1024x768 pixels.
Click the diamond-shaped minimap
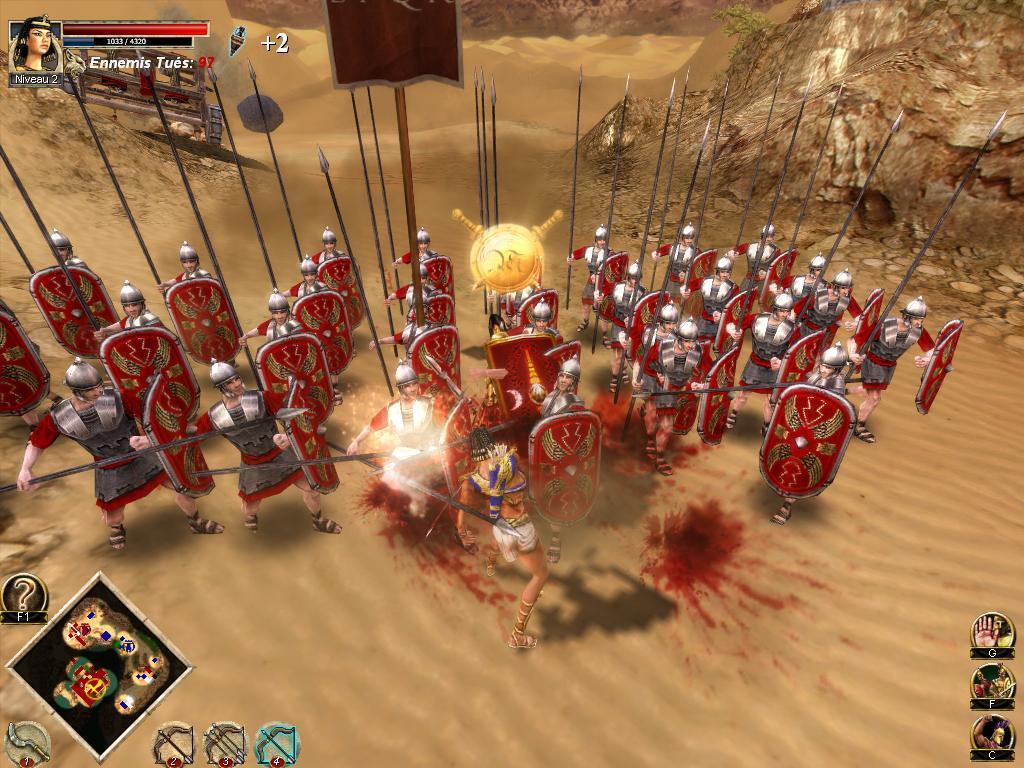click(99, 663)
